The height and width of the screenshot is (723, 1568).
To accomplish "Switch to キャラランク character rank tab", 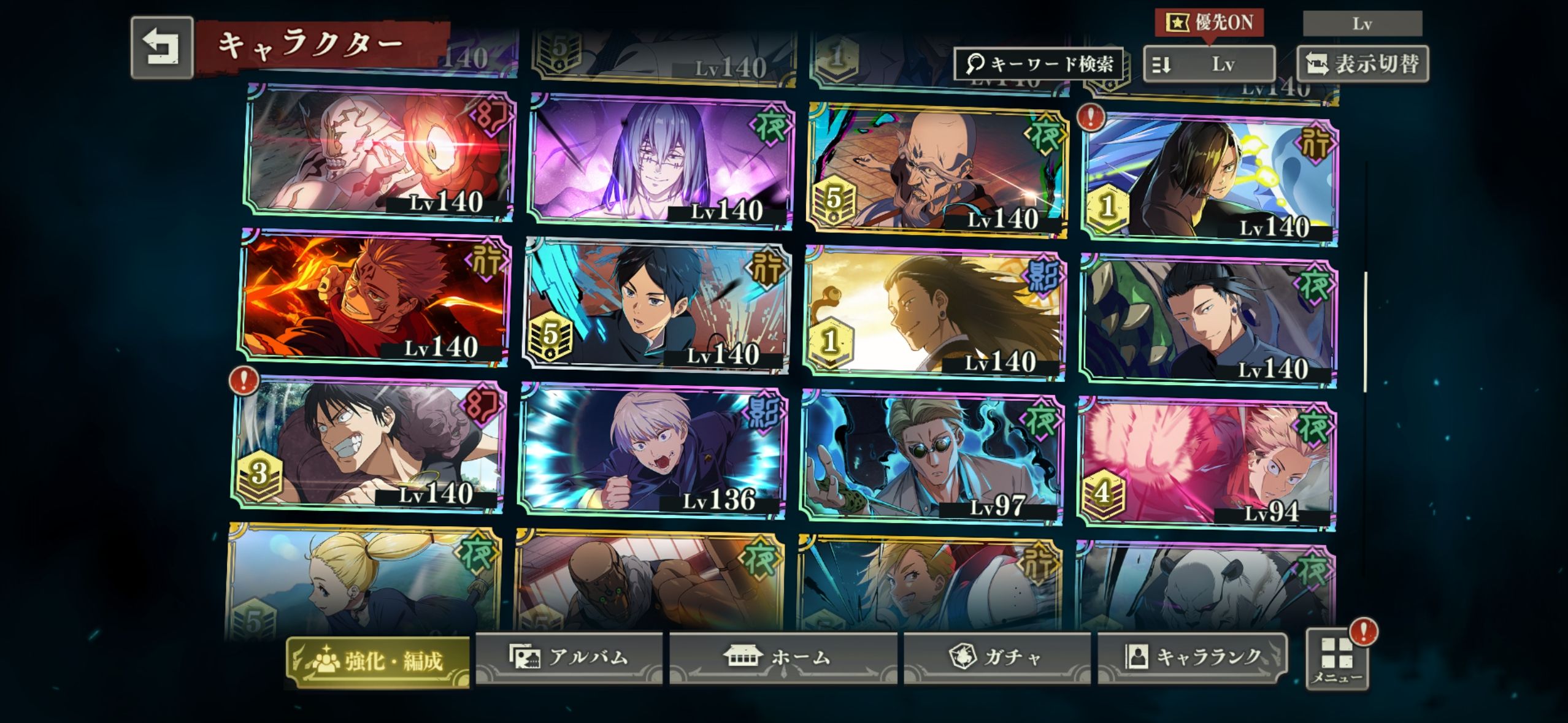I will pos(1191,657).
